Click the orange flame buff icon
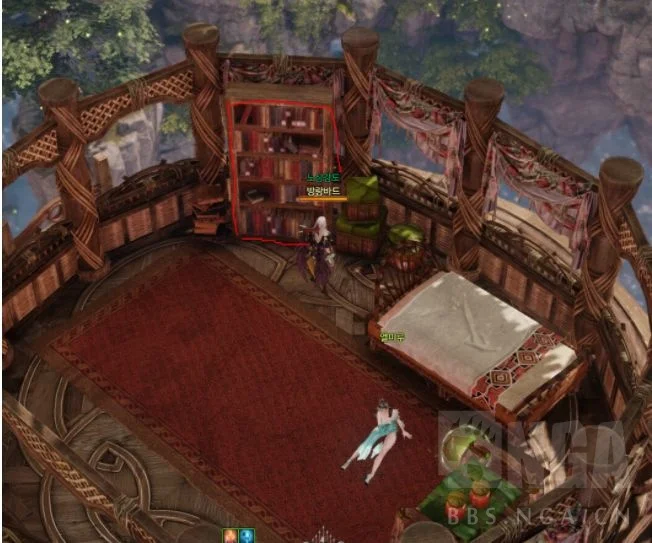The image size is (652, 543). (x=229, y=536)
